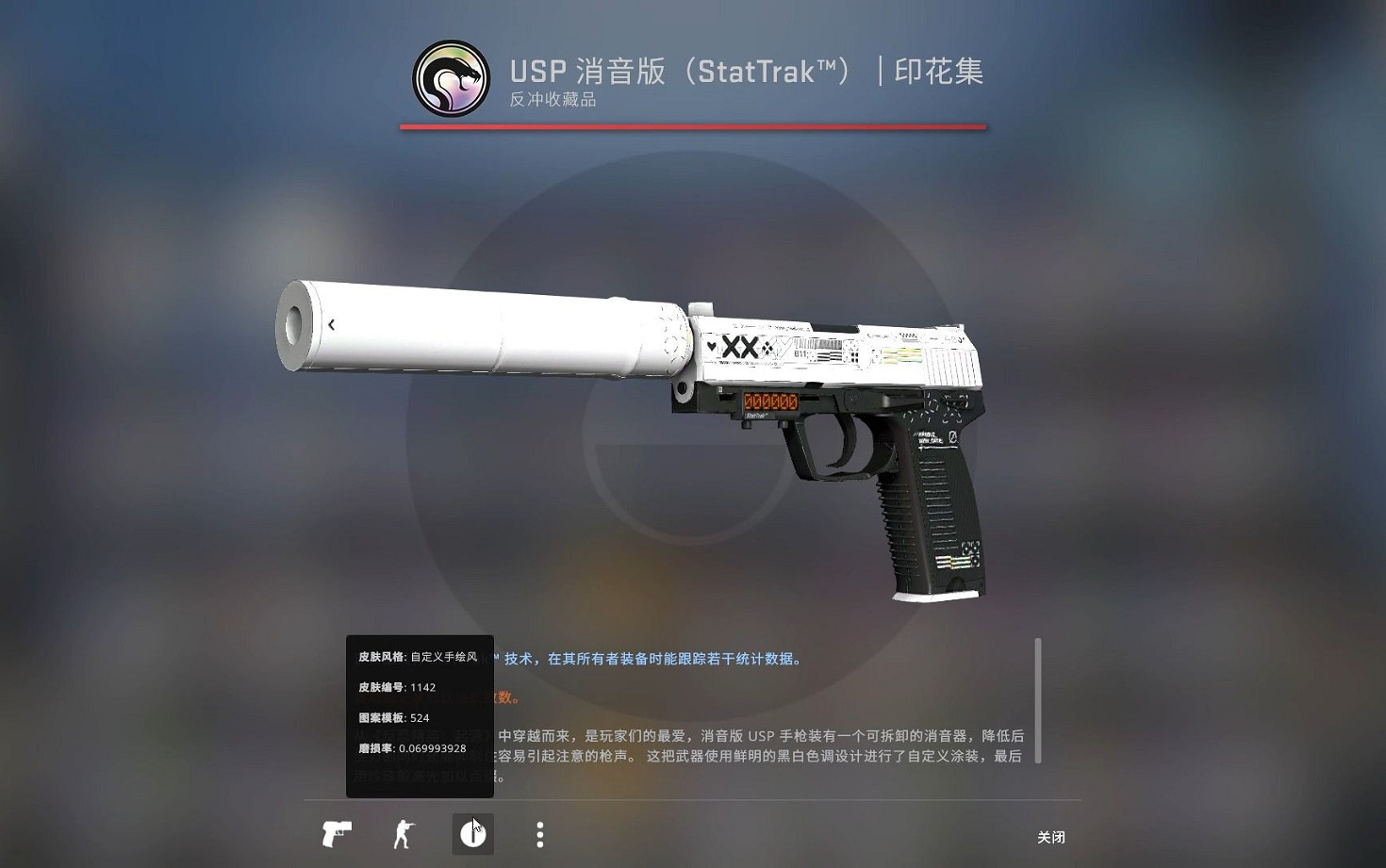Open the vertical three-dot options icon

[x=540, y=834]
